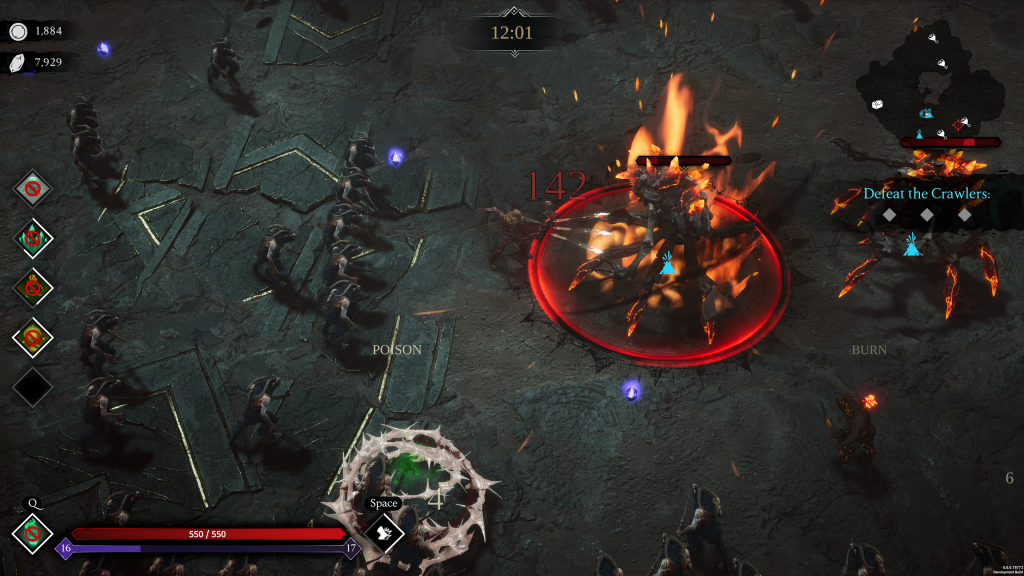The width and height of the screenshot is (1024, 576).
Task: Activate the Q green flame ability
Action: [32, 533]
